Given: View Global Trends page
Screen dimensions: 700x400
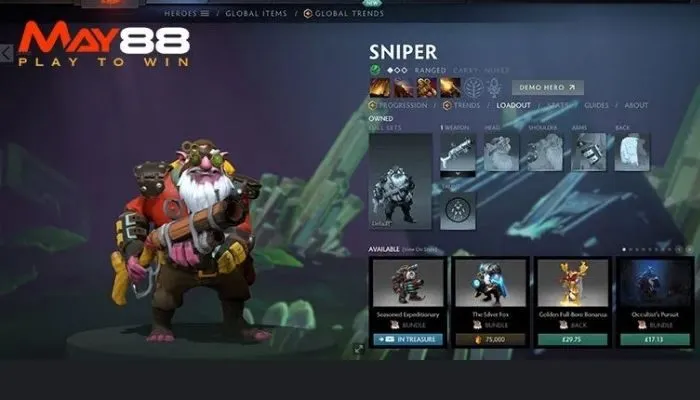Looking at the screenshot, I should click(347, 14).
